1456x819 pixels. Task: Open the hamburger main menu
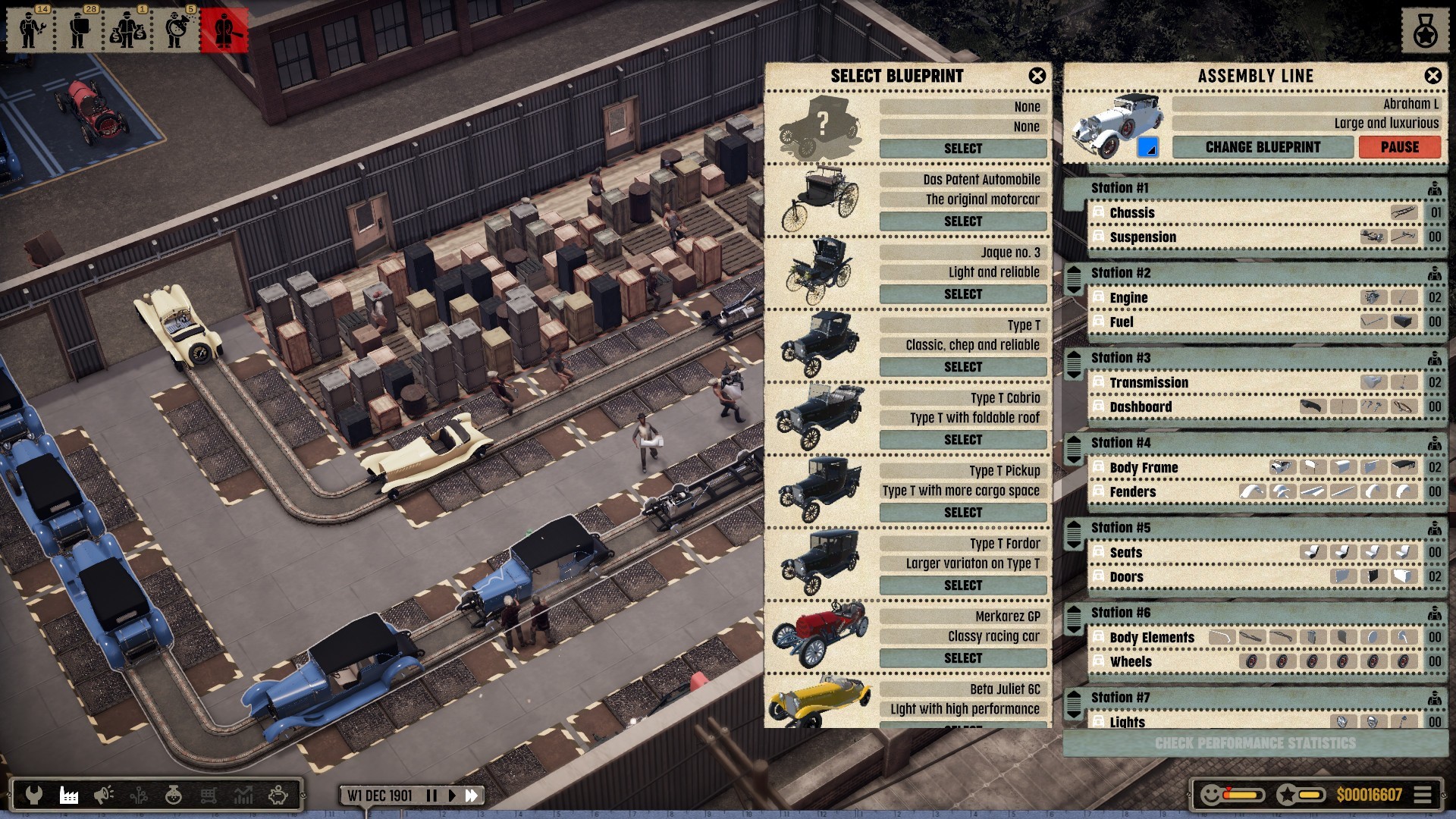[x=1423, y=795]
